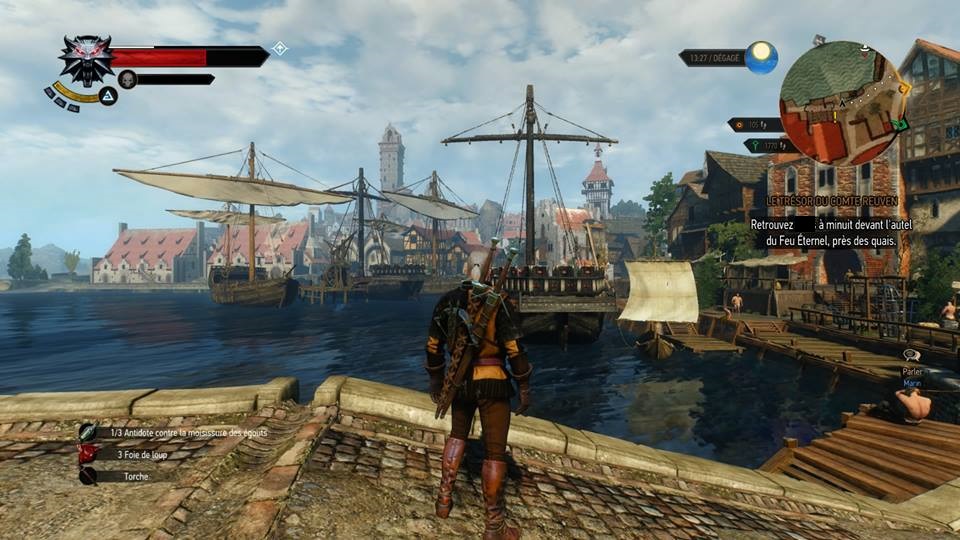Use the Antidote contre la moisissure slot
The width and height of the screenshot is (960, 540).
pyautogui.click(x=89, y=433)
